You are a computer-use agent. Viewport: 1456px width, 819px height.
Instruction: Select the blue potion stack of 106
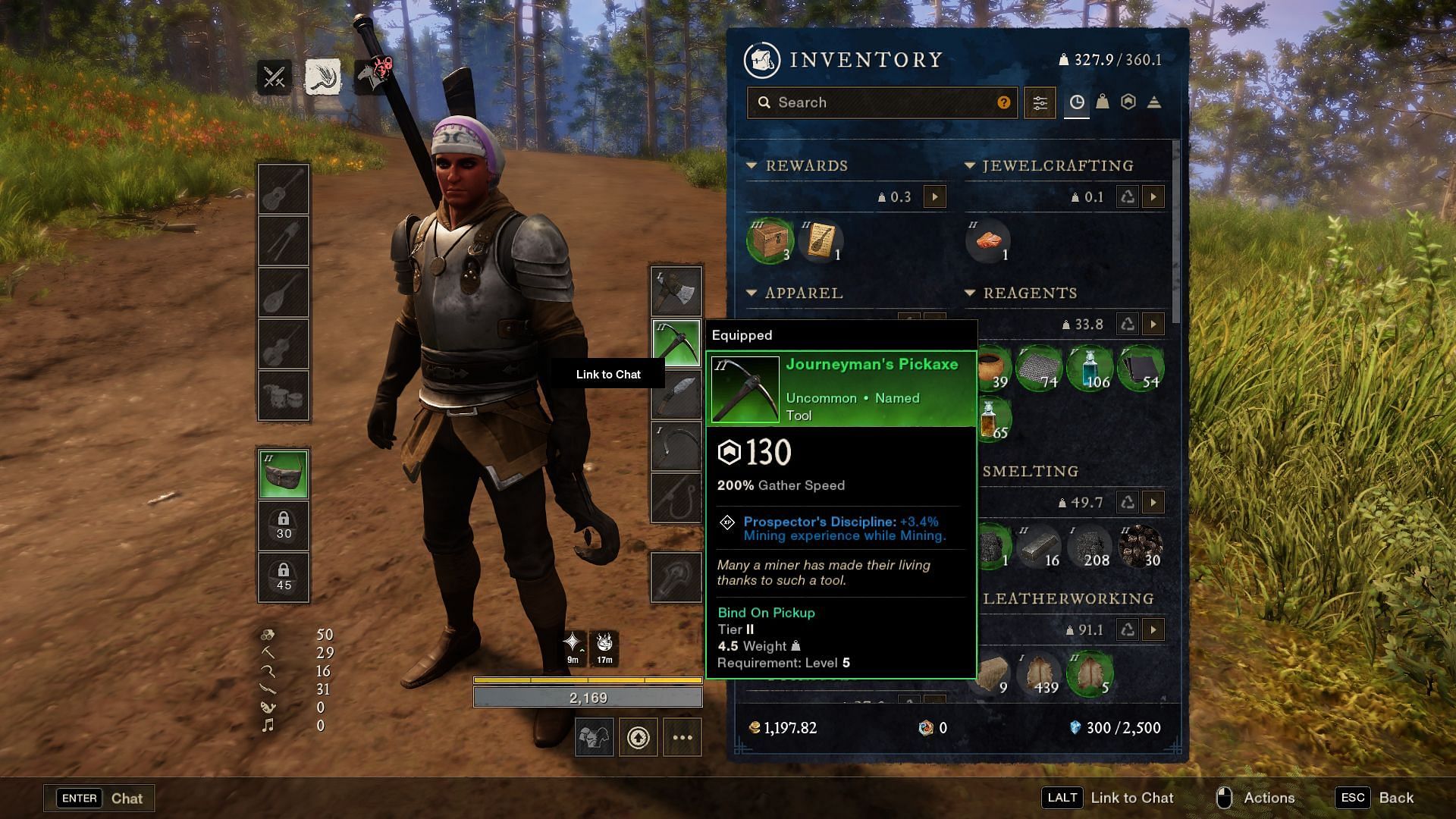point(1090,369)
